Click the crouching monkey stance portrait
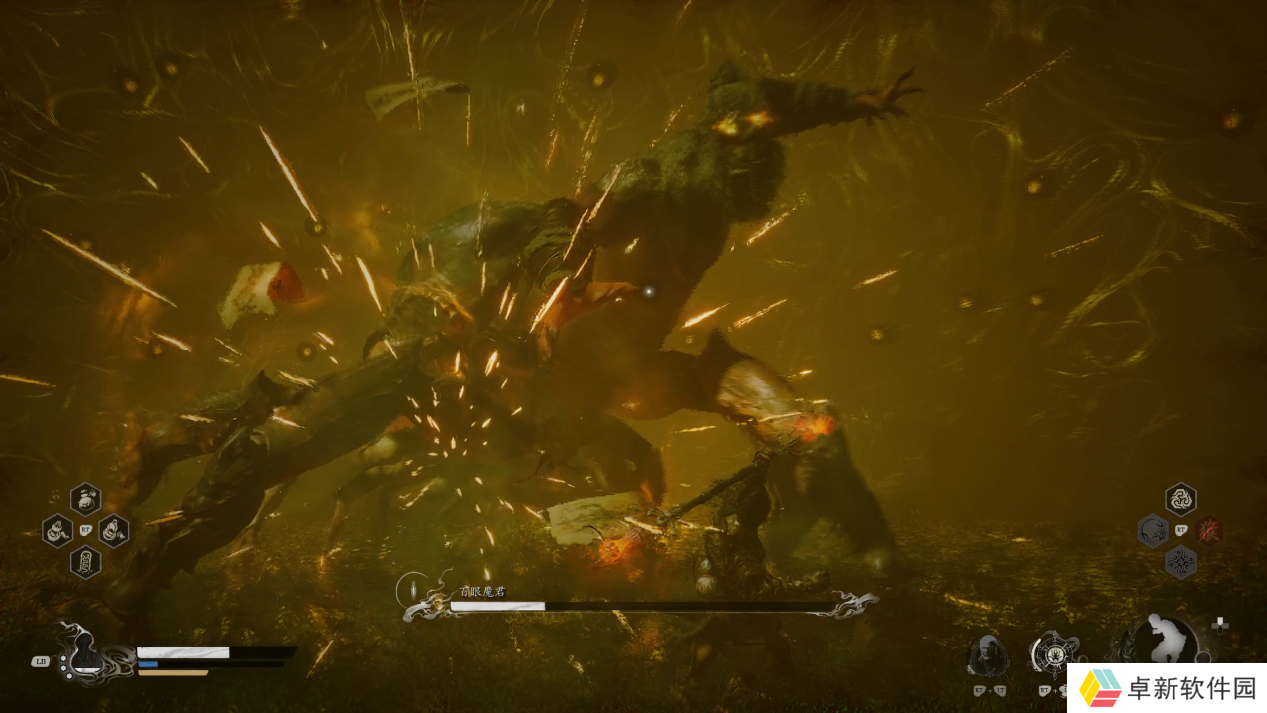This screenshot has width=1267, height=713. [x=1164, y=641]
